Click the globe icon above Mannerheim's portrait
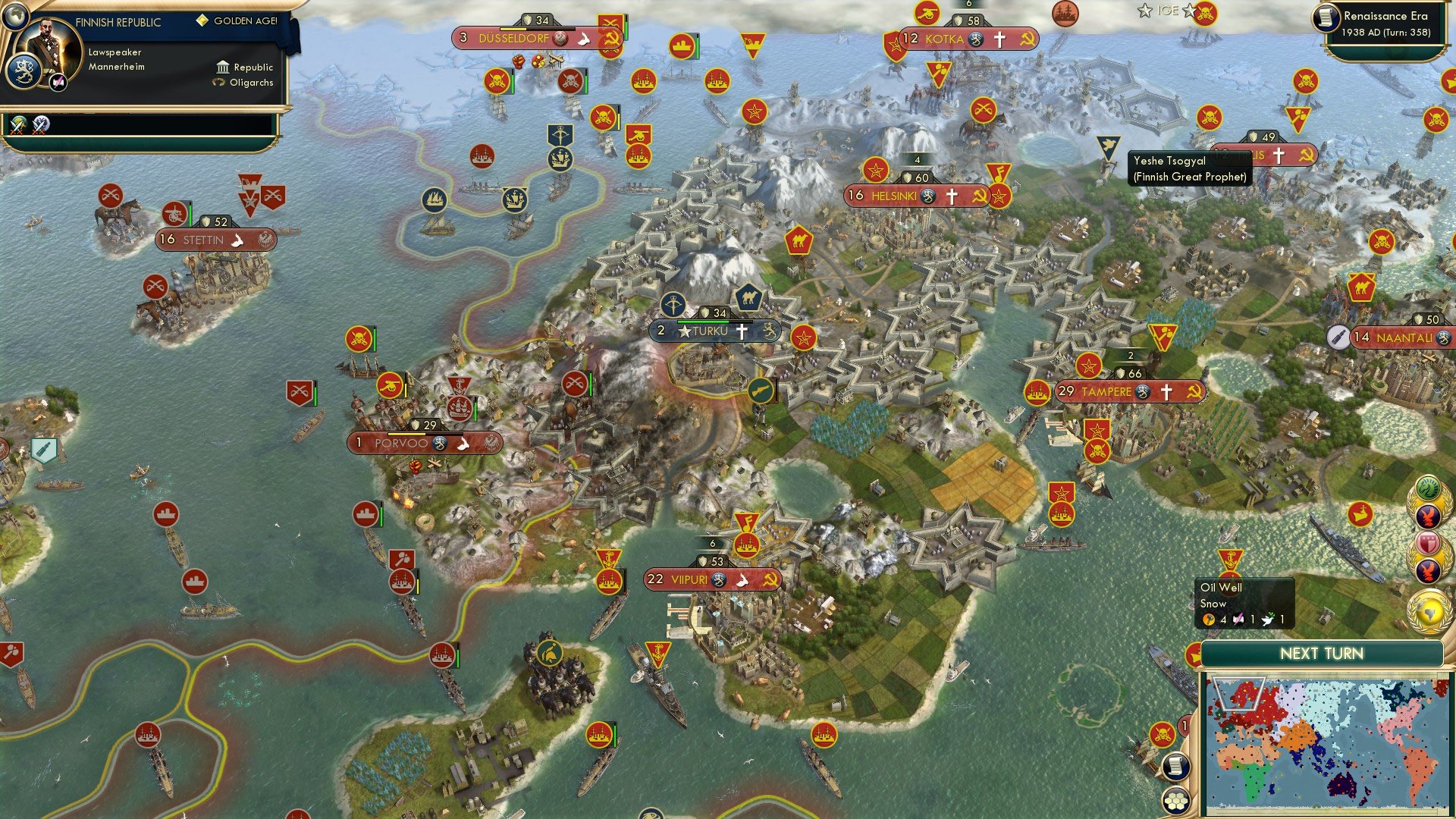 click(17, 17)
